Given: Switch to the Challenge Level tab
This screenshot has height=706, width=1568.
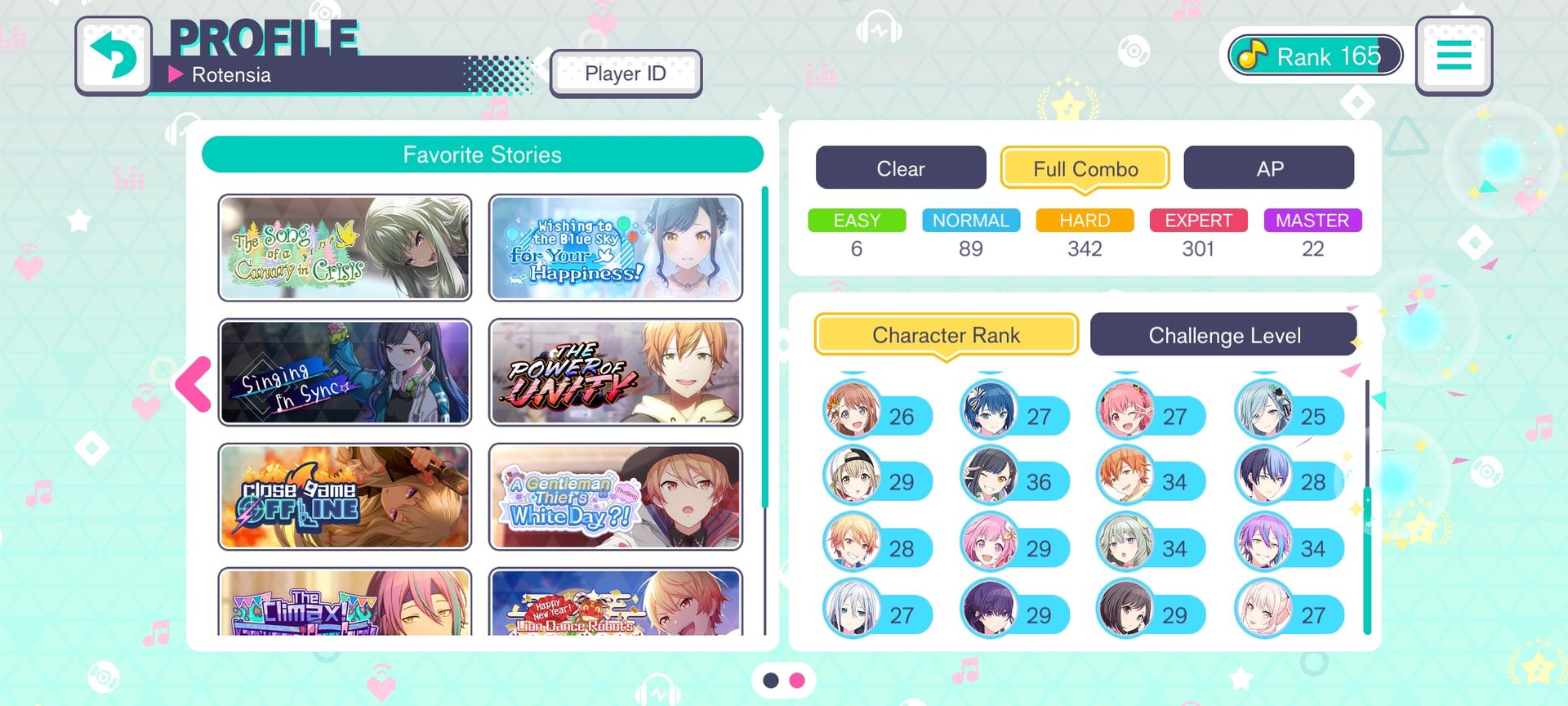Looking at the screenshot, I should [1224, 335].
